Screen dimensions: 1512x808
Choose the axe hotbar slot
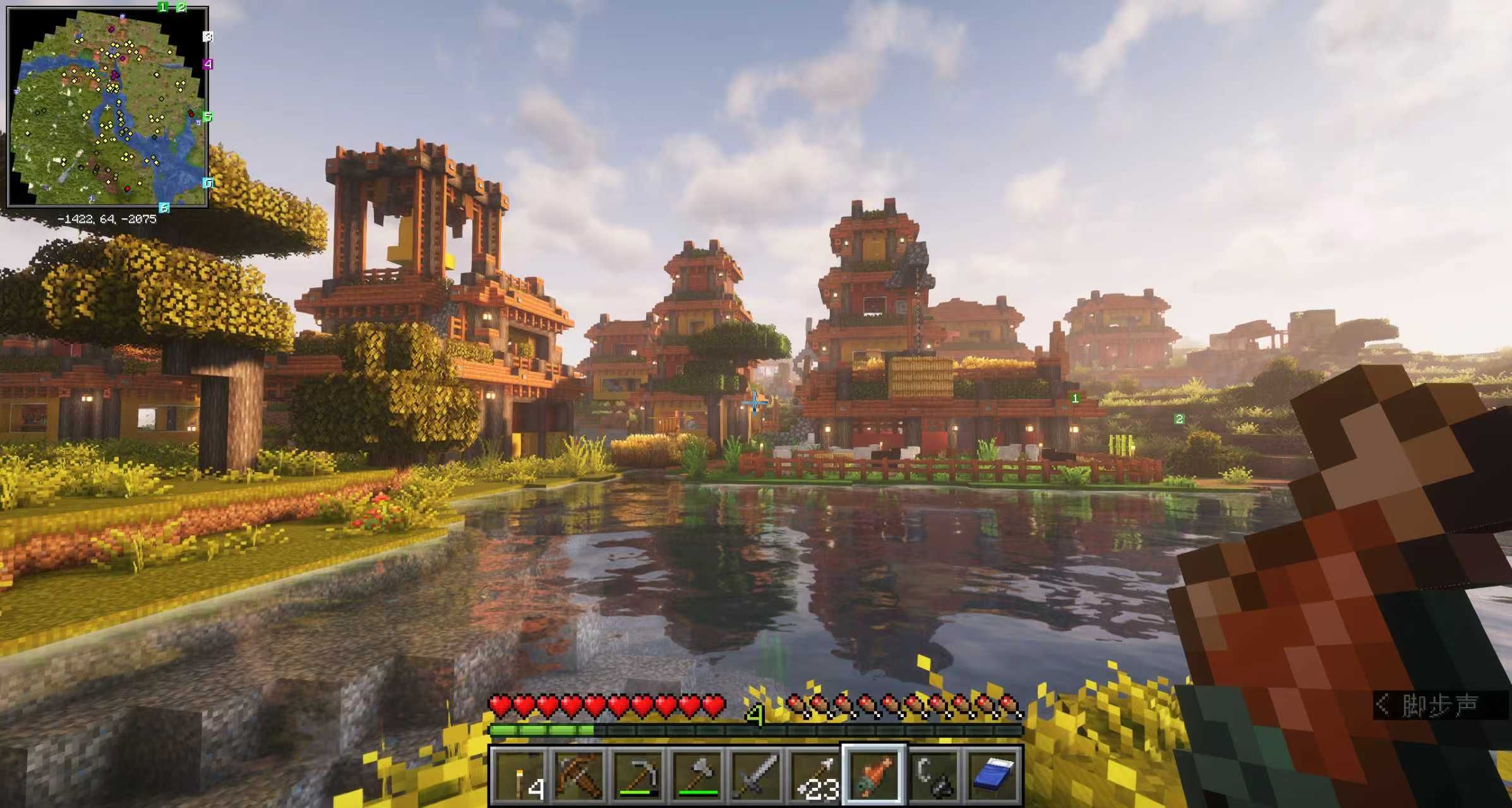tap(697, 775)
